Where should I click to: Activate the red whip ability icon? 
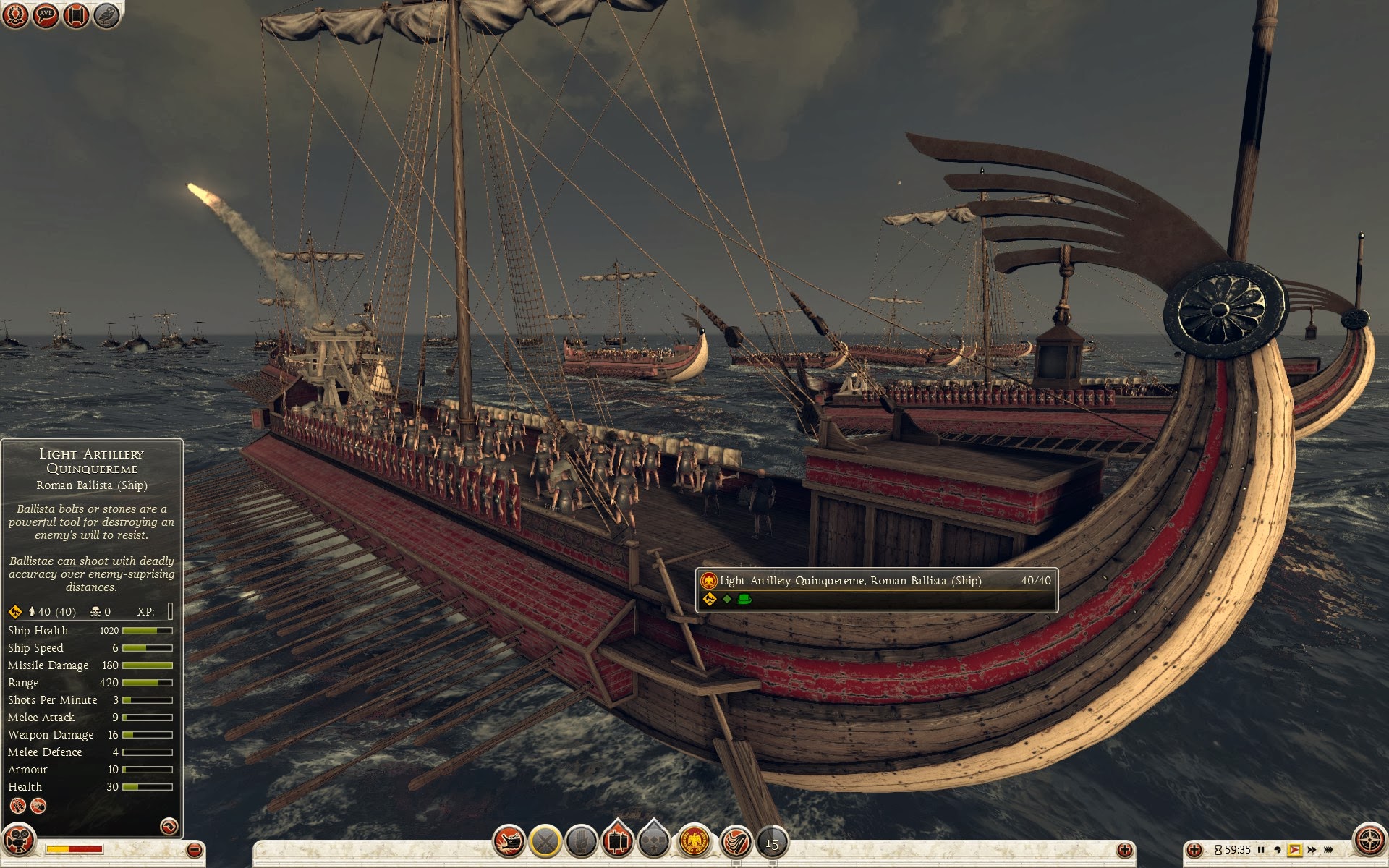(736, 842)
